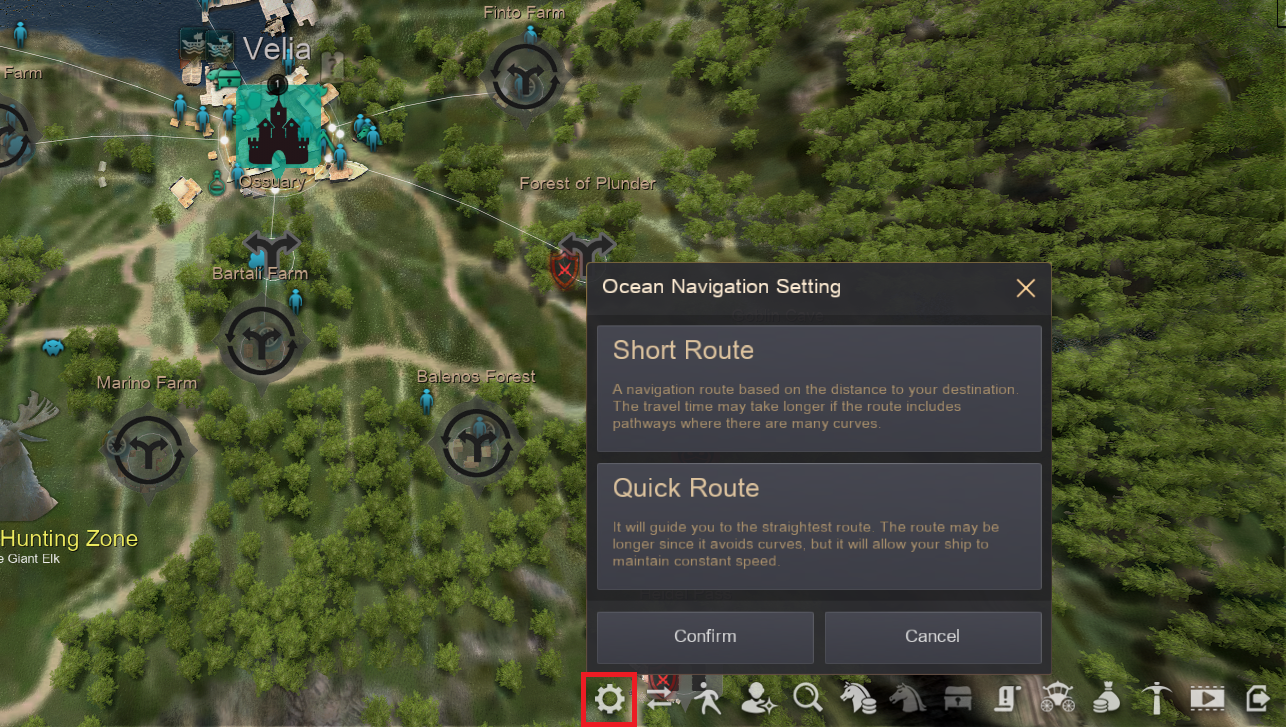
Task: Select the Velia town castle marker
Action: (278, 127)
